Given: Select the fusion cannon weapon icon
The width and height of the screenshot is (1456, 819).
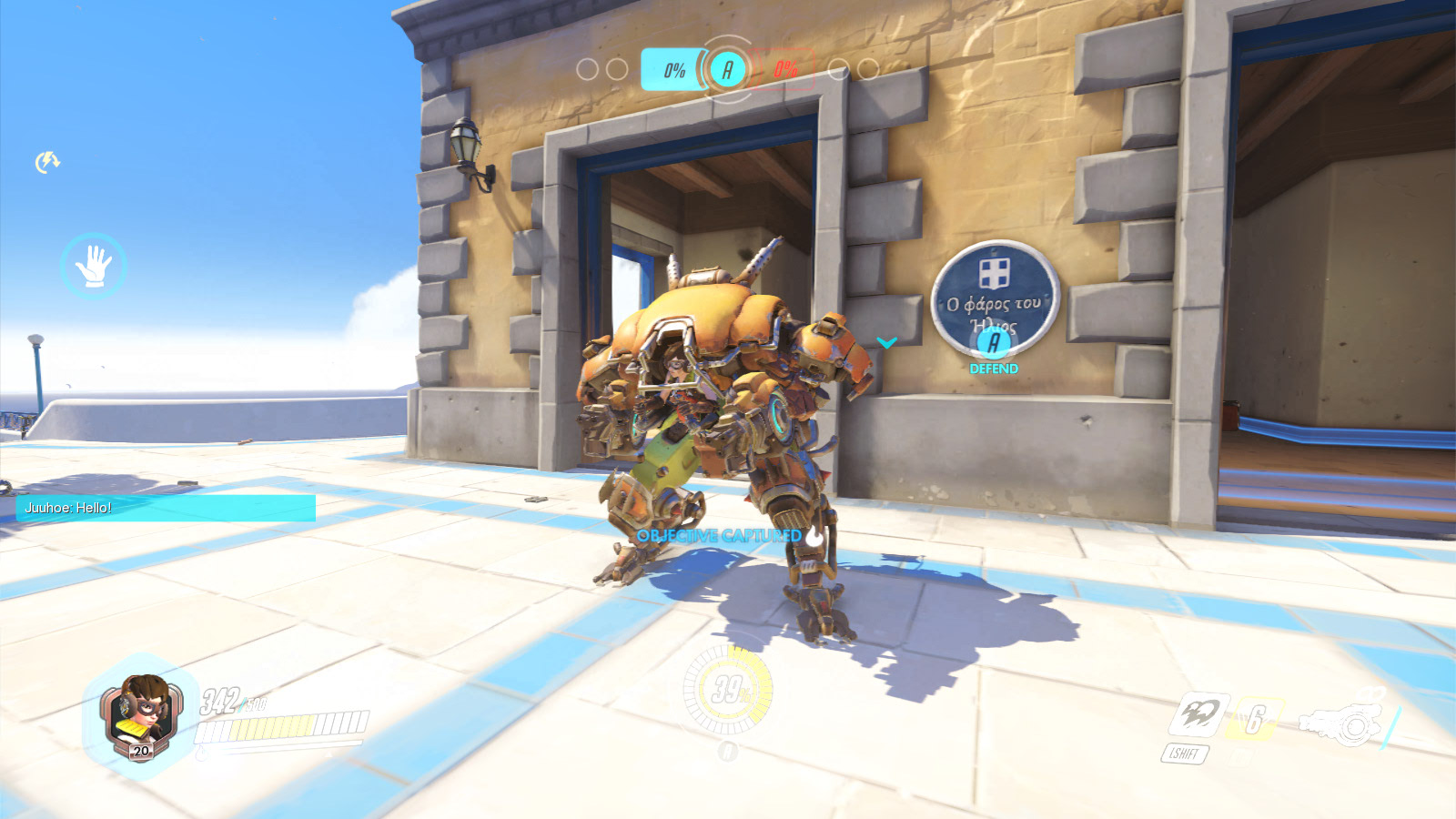Looking at the screenshot, I should click(1344, 723).
